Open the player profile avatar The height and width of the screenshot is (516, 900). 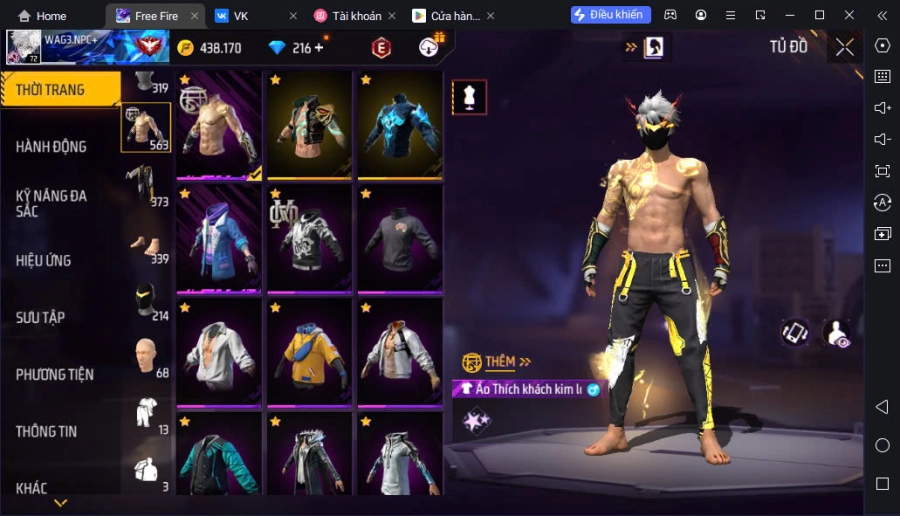pos(24,46)
